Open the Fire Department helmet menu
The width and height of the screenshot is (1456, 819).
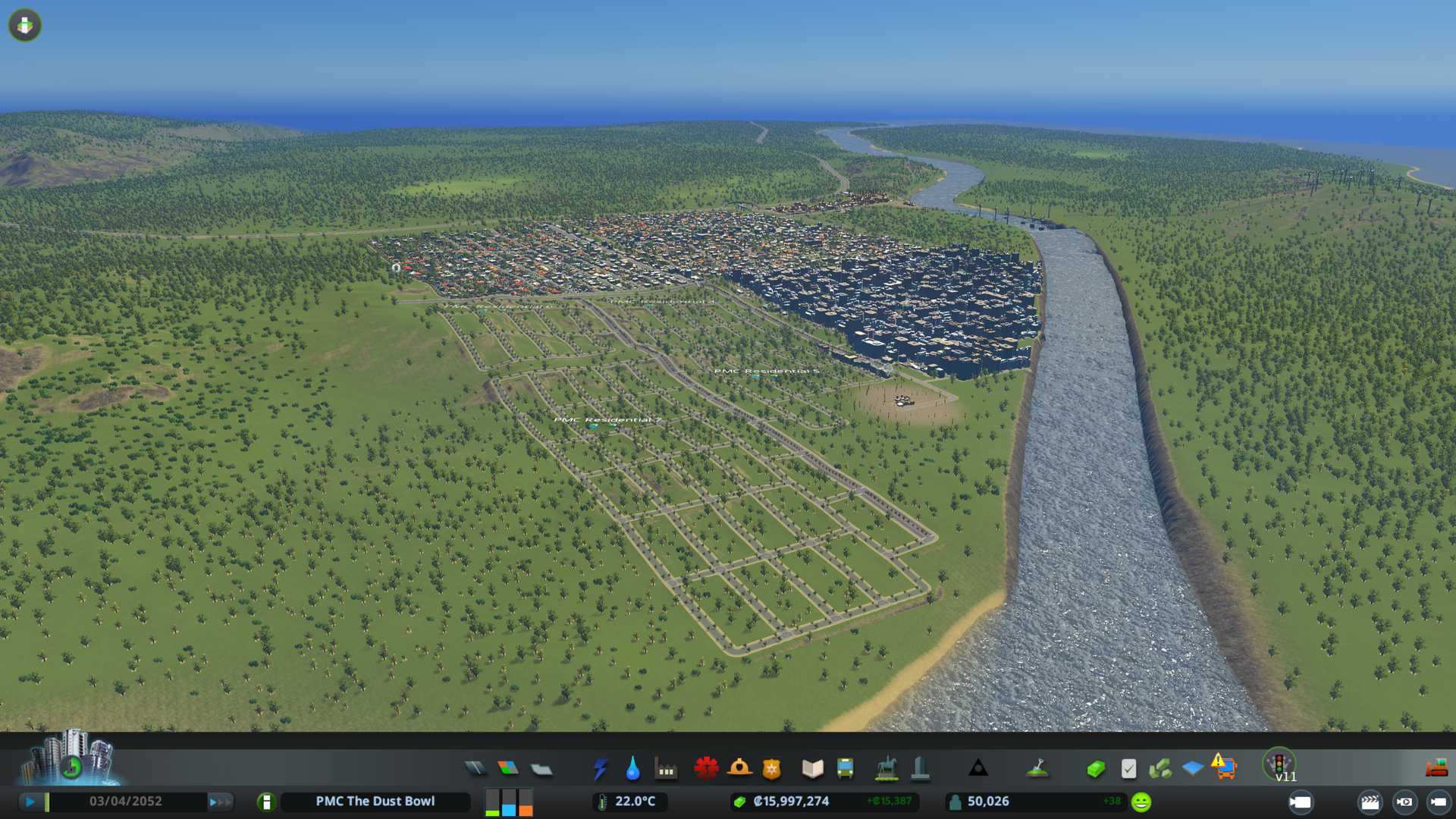739,769
